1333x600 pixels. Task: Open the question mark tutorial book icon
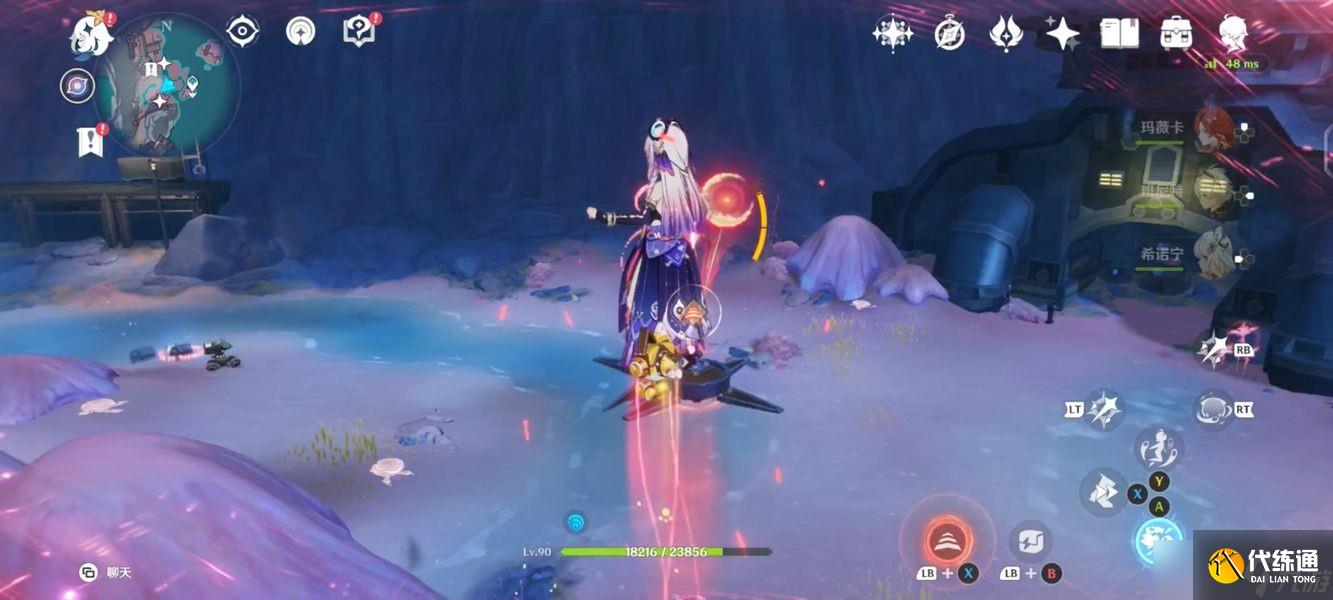pos(359,32)
